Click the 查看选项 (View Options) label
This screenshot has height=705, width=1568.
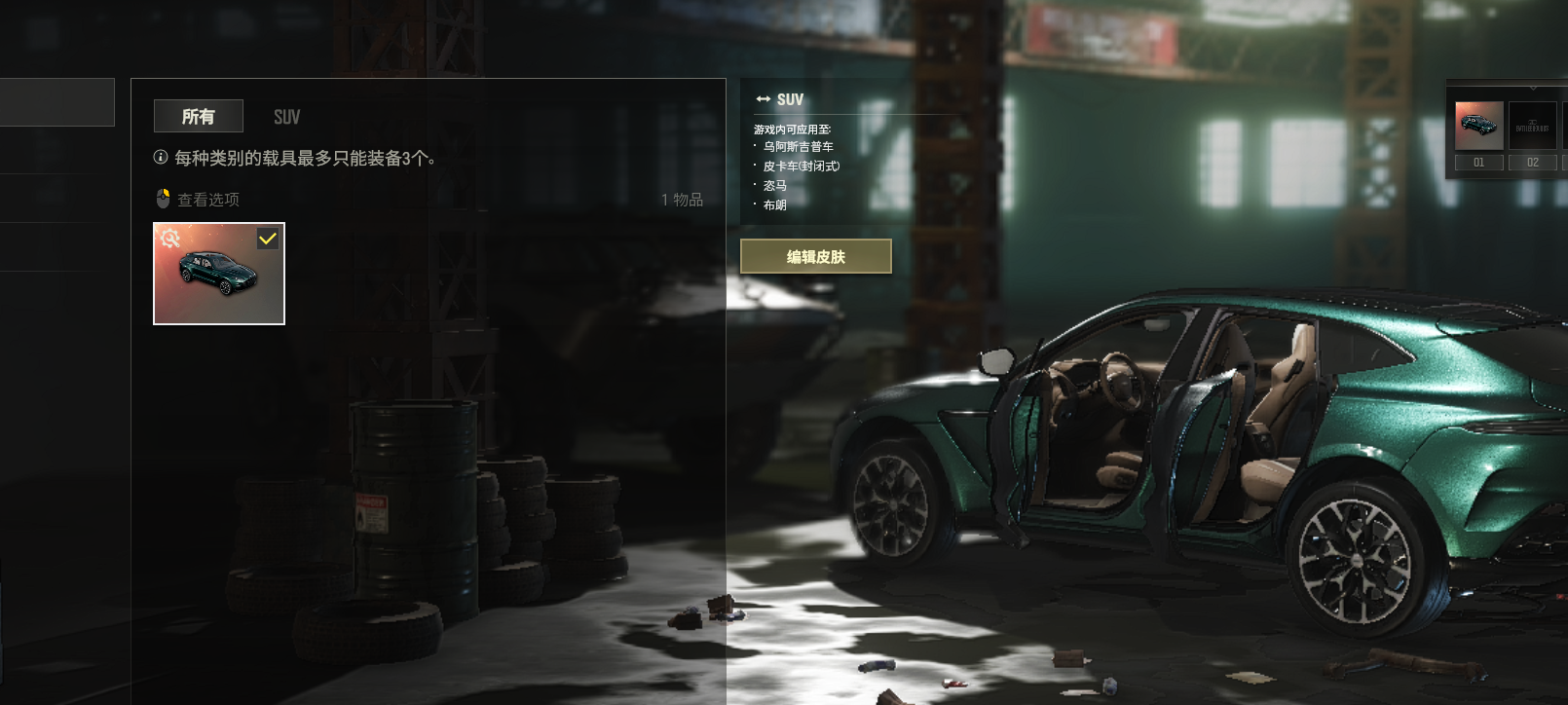(x=207, y=200)
